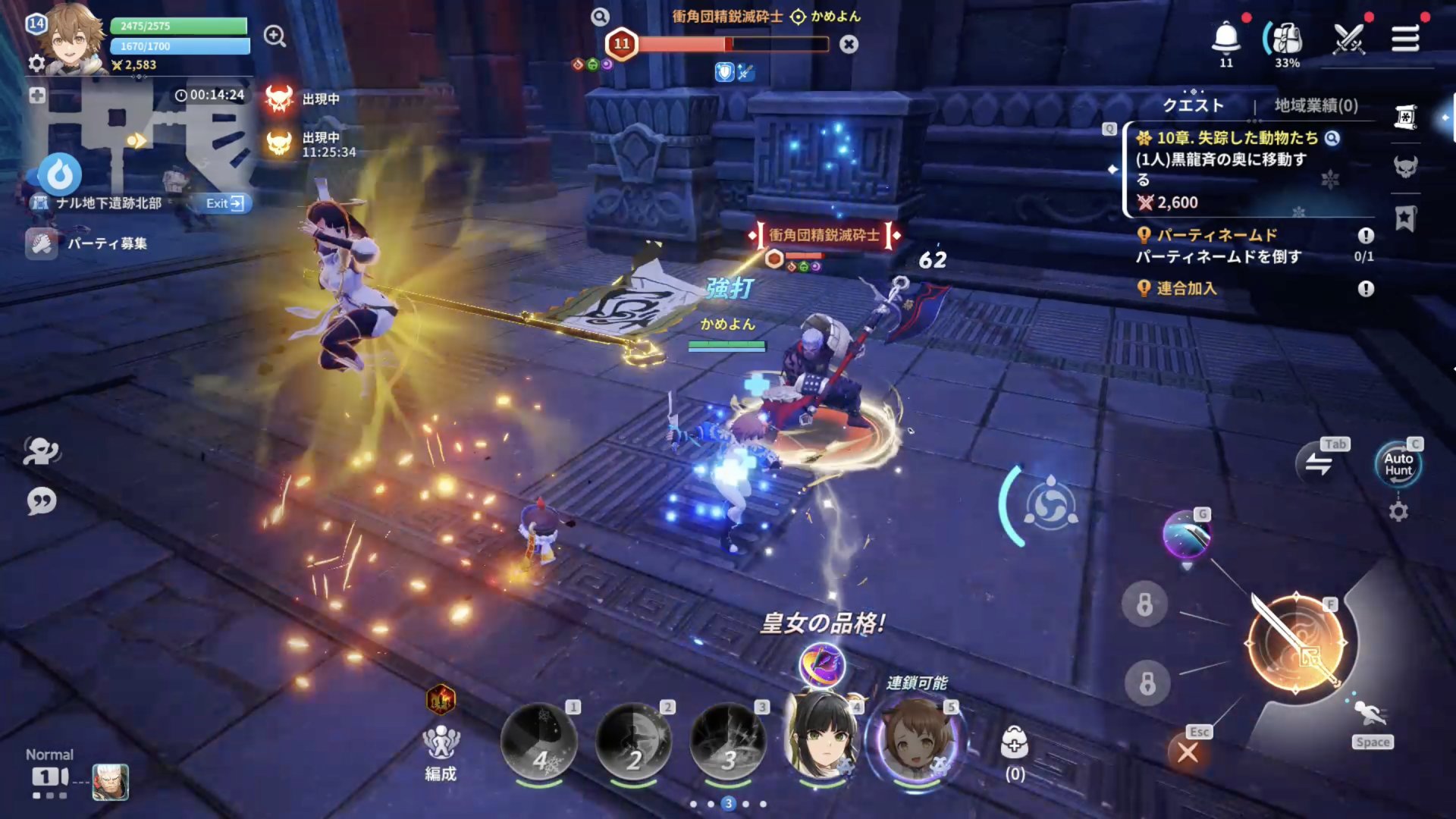Cancel with the red X button

point(1188,752)
